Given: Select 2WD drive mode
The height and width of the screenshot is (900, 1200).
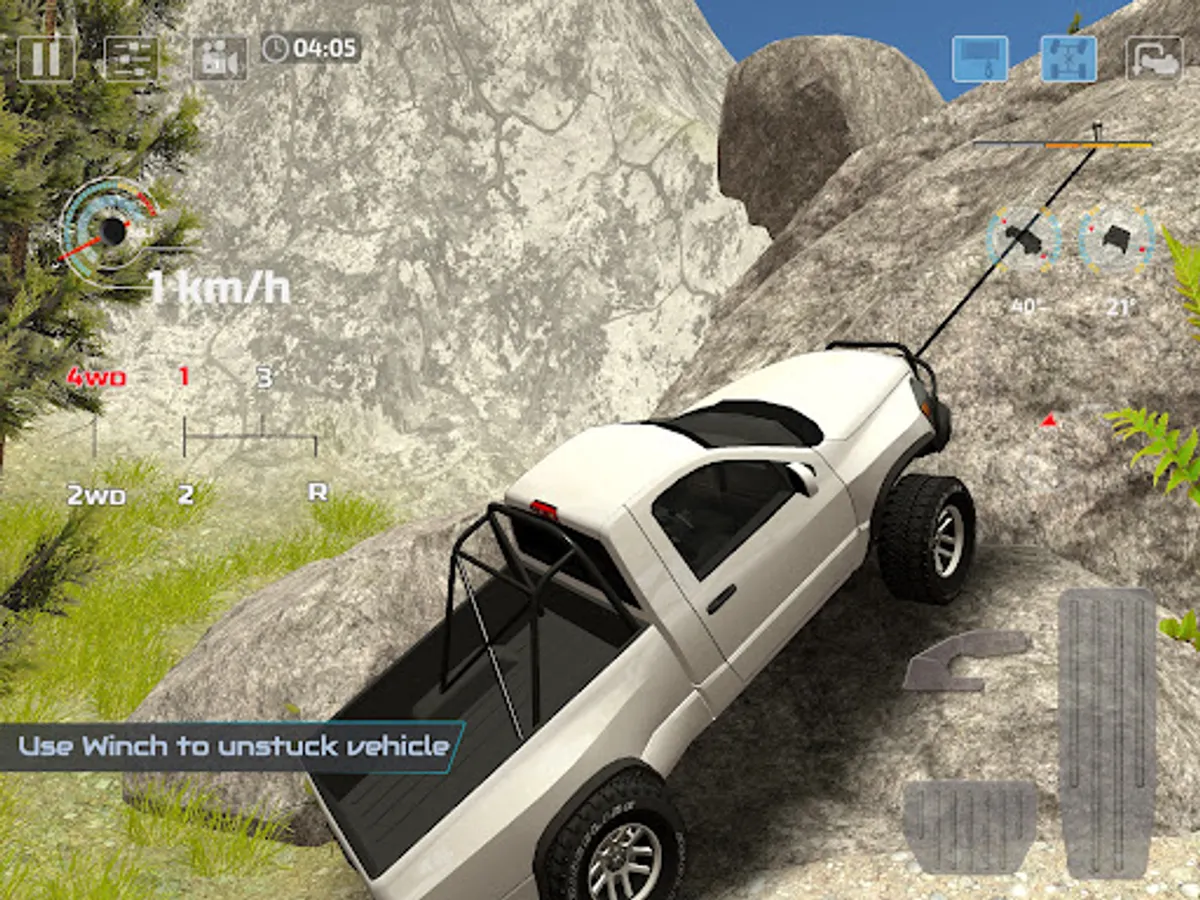Looking at the screenshot, I should coord(96,493).
